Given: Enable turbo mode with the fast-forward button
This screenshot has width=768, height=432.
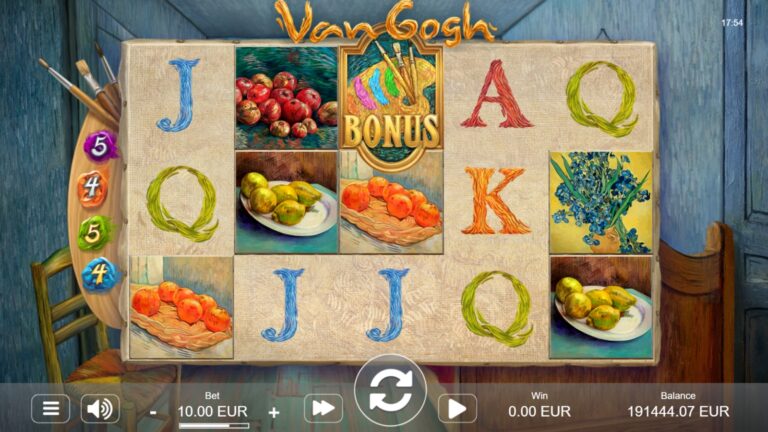Looking at the screenshot, I should [x=323, y=408].
